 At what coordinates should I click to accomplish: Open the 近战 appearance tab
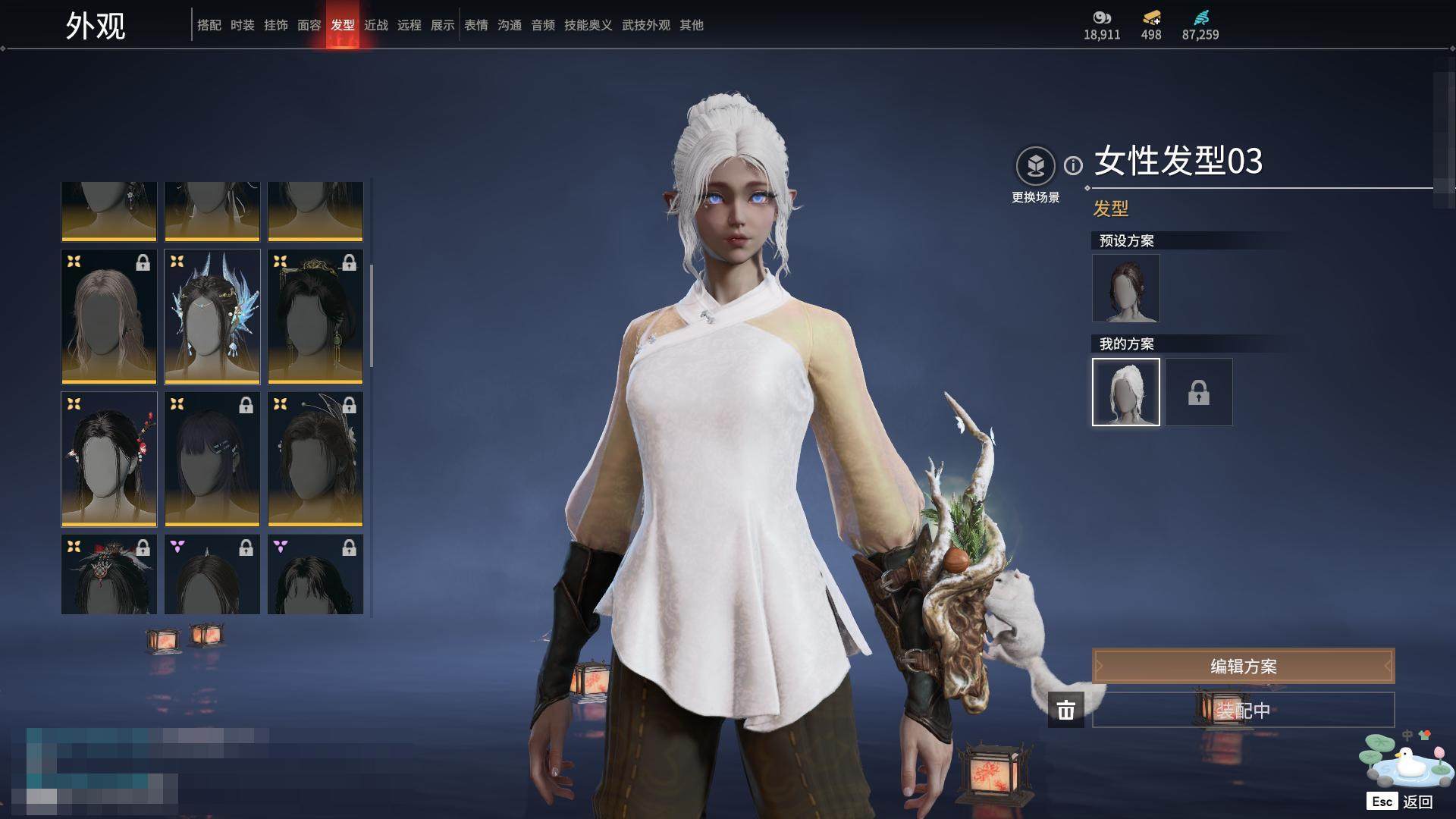point(376,25)
